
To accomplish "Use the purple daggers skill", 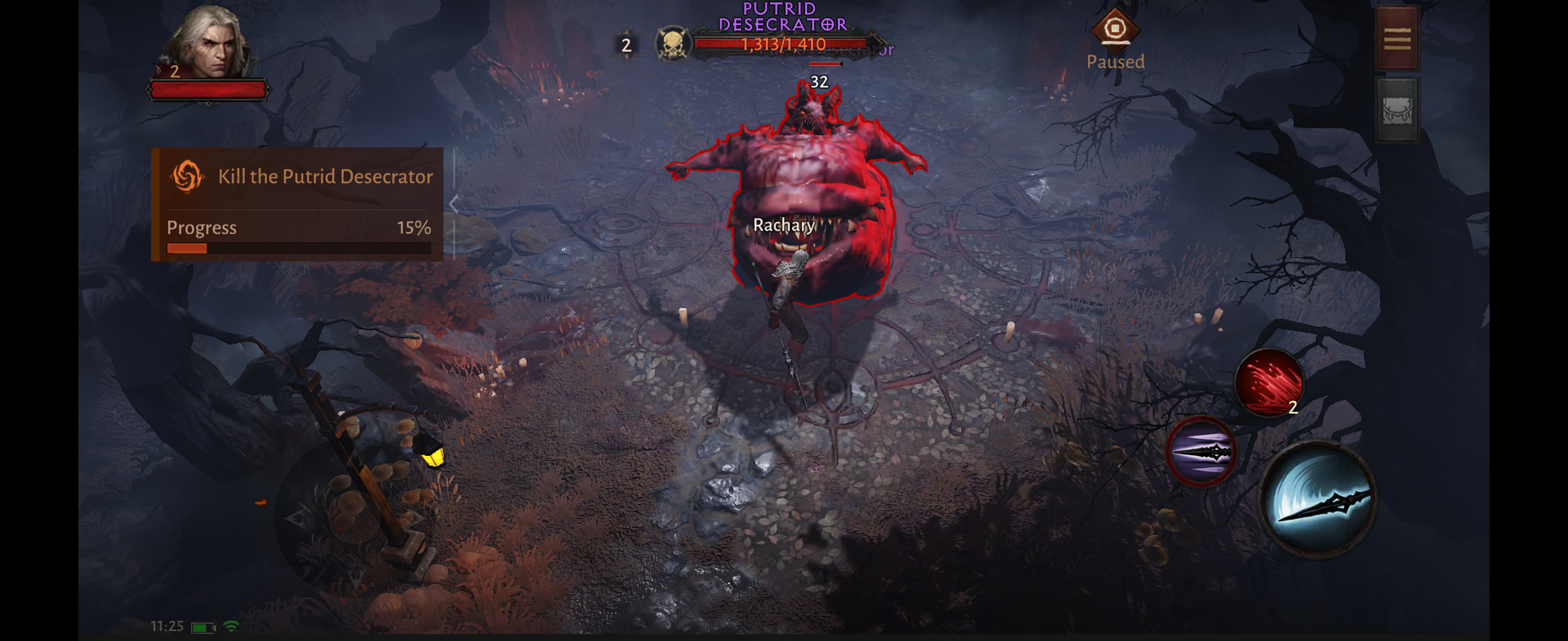I will [1200, 451].
